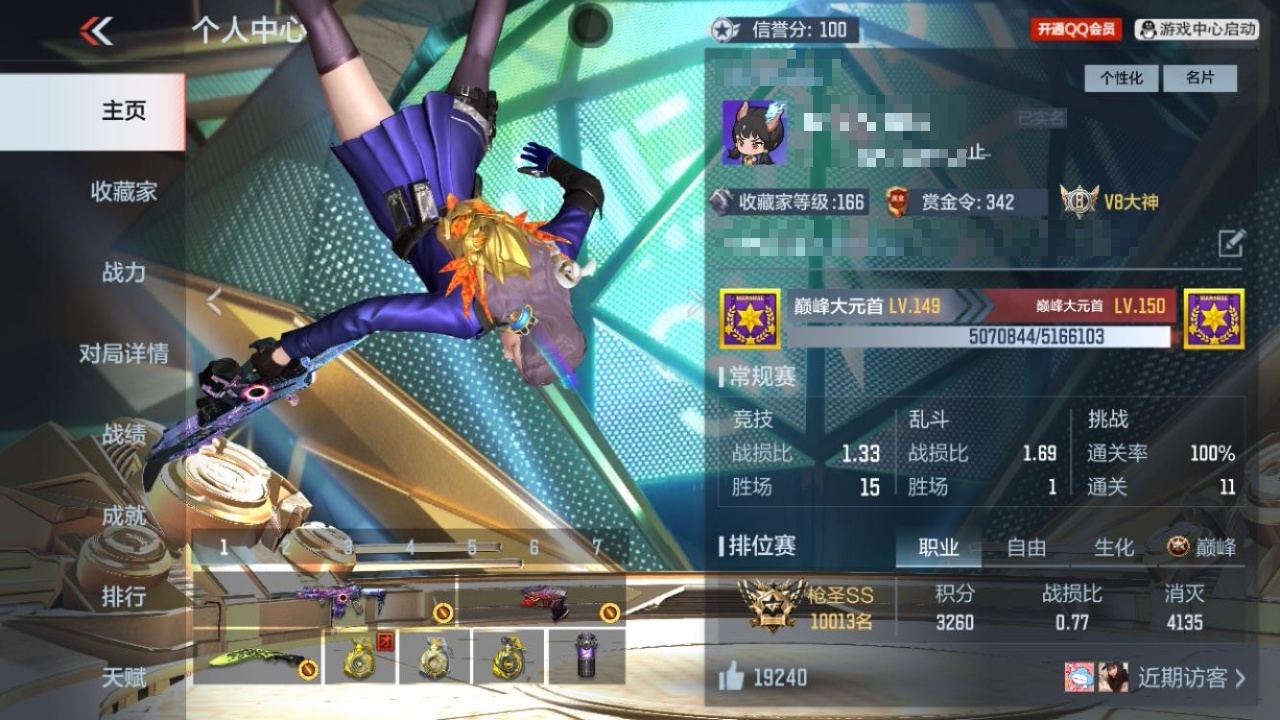The height and width of the screenshot is (720, 1280).
Task: Open the 战绩 section
Action: [x=124, y=435]
